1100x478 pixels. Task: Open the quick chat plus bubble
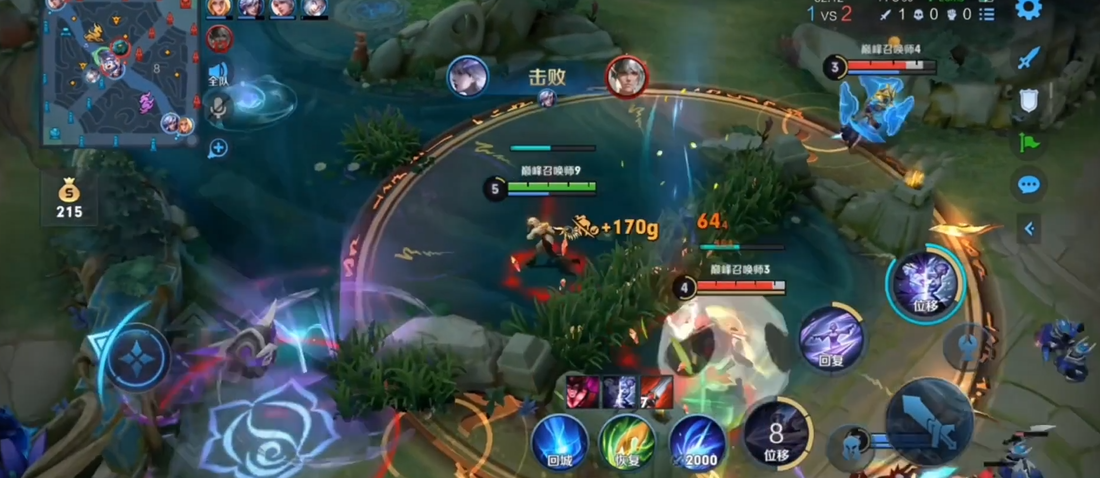[x=218, y=149]
